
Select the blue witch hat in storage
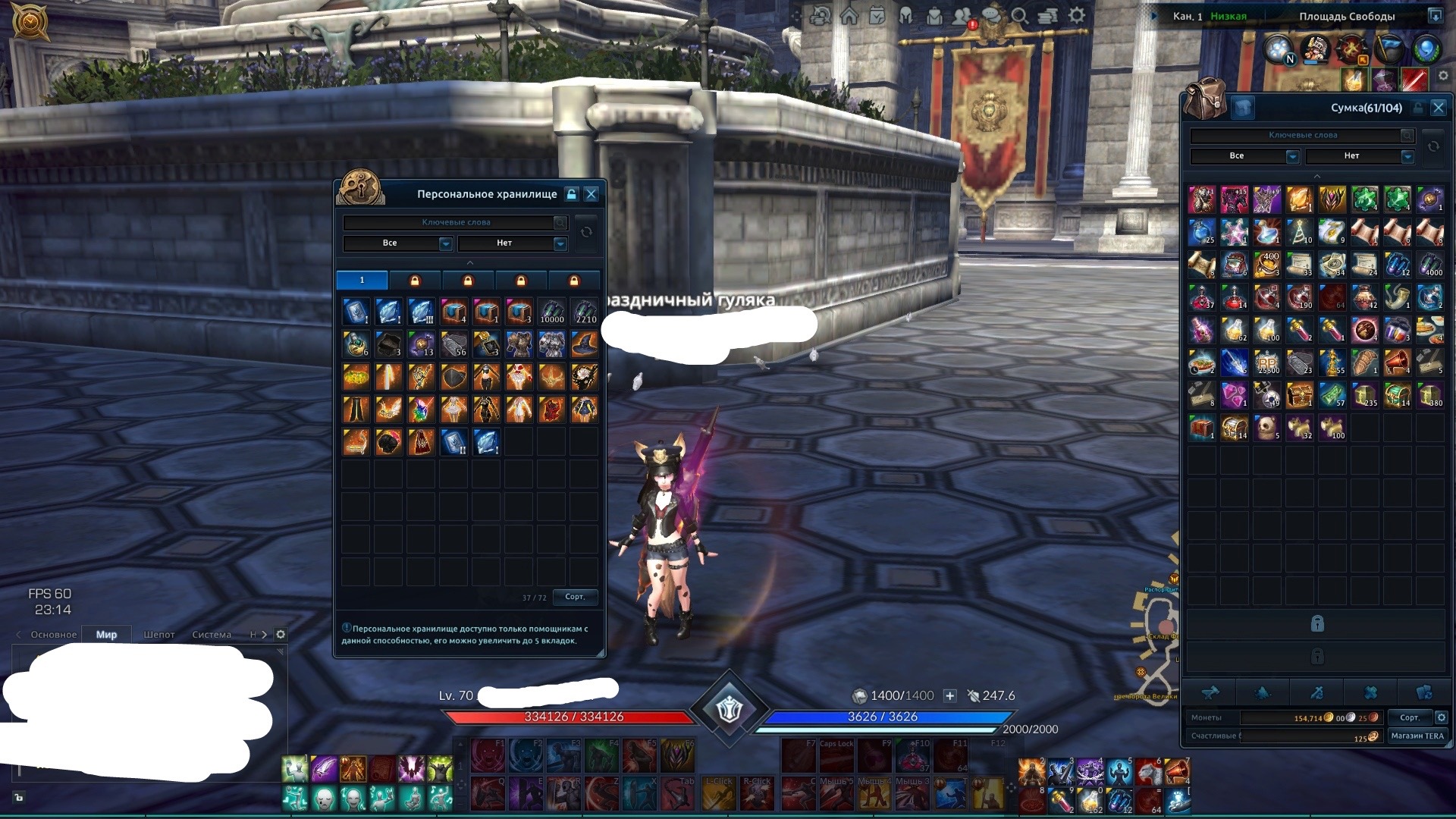tap(584, 344)
